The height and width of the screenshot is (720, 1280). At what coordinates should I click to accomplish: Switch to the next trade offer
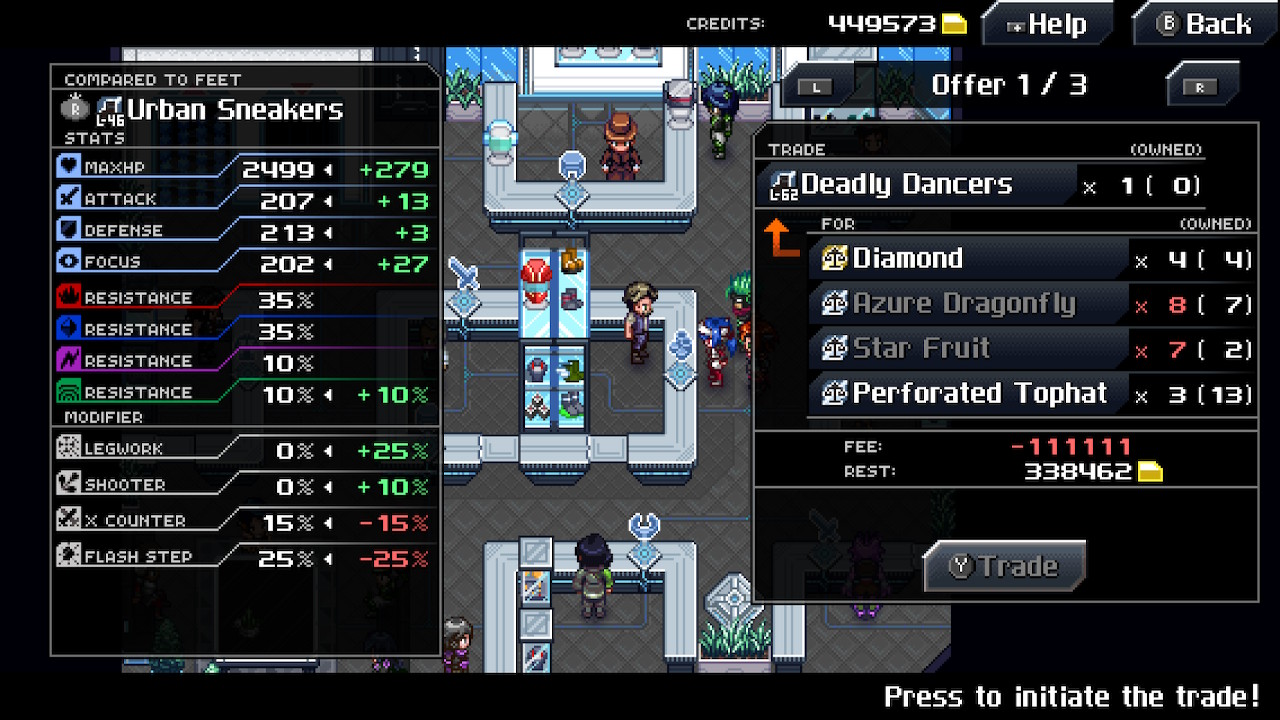(1200, 87)
